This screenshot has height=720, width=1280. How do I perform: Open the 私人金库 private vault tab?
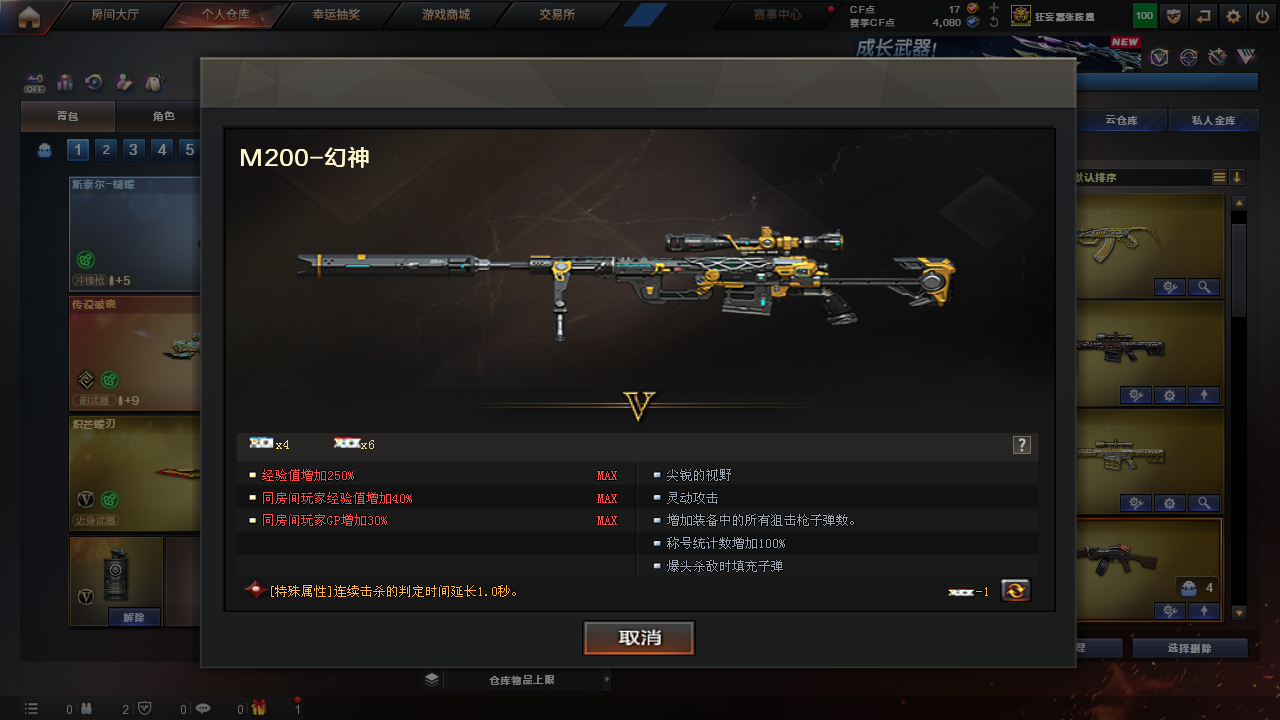point(1213,121)
